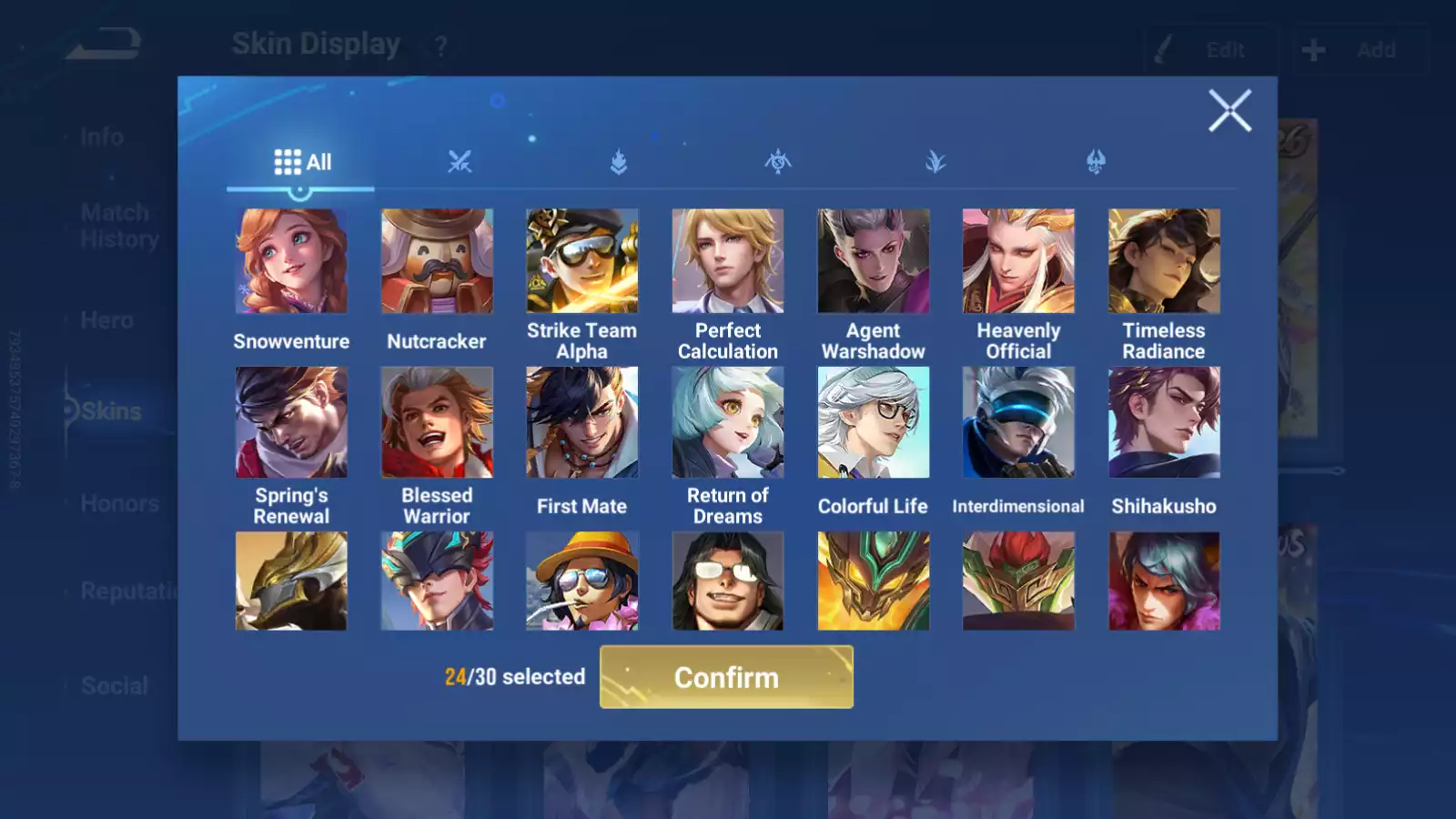
Task: Confirm the skin selection
Action: pos(726,677)
